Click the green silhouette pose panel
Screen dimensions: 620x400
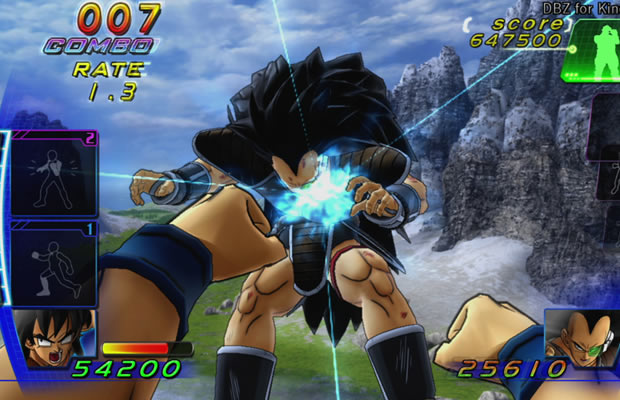click(x=591, y=52)
